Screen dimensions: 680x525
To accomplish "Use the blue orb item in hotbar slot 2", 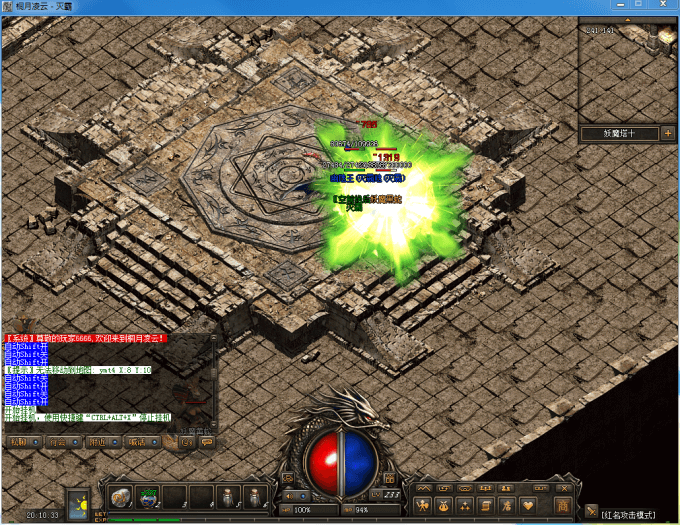I will 149,496.
